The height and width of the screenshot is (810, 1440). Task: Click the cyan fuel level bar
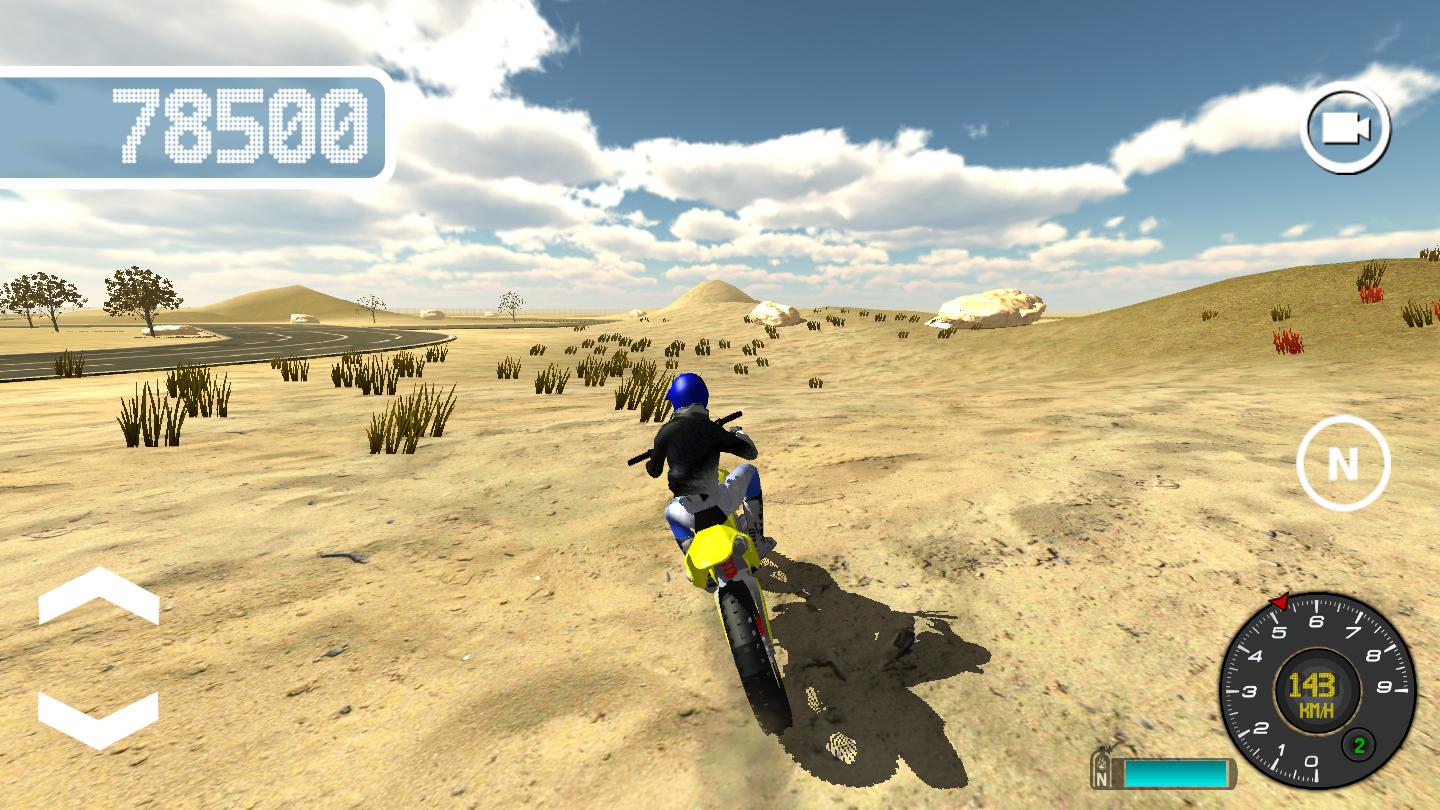1177,772
